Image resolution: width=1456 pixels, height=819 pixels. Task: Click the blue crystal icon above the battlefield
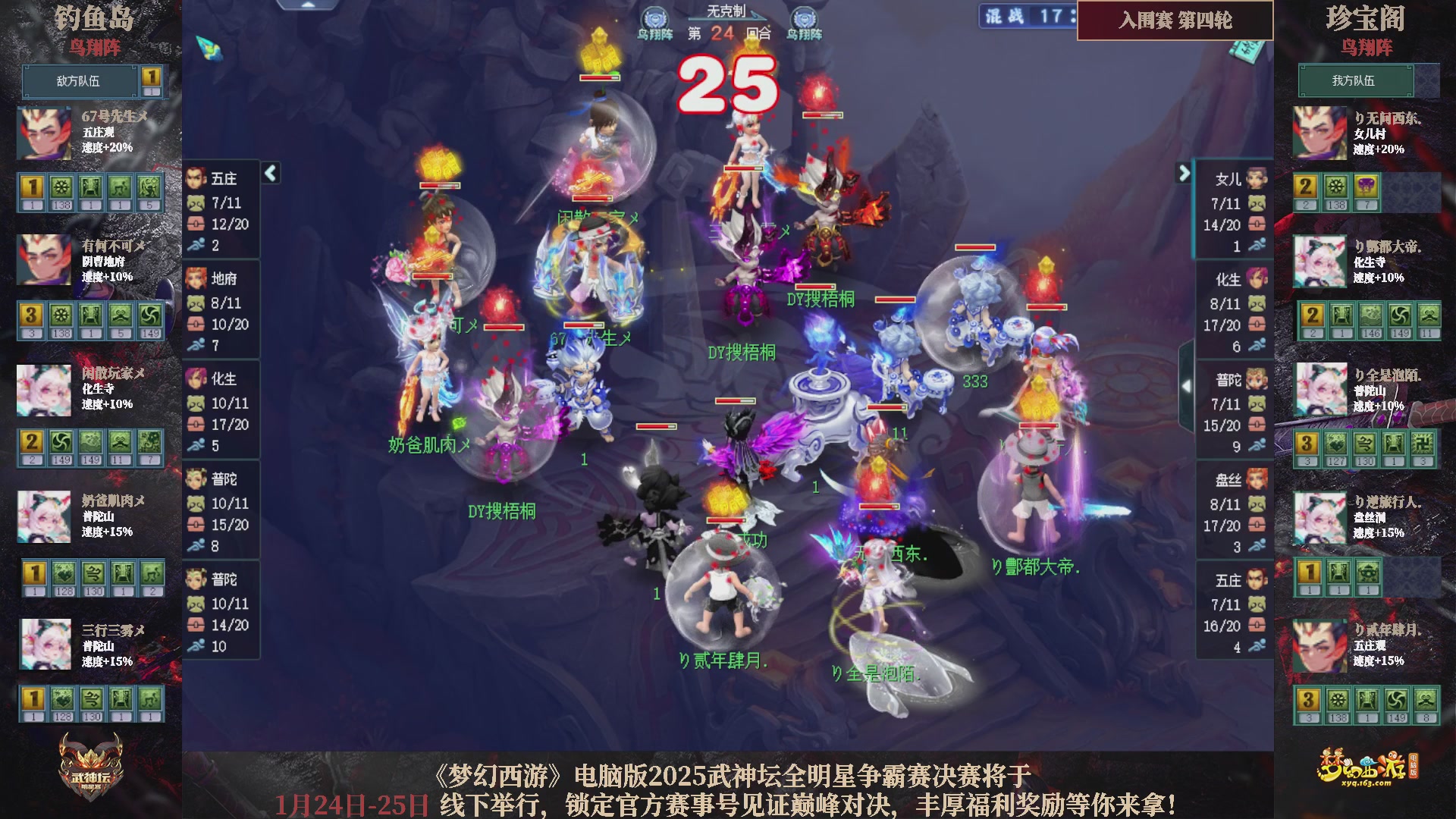click(208, 47)
